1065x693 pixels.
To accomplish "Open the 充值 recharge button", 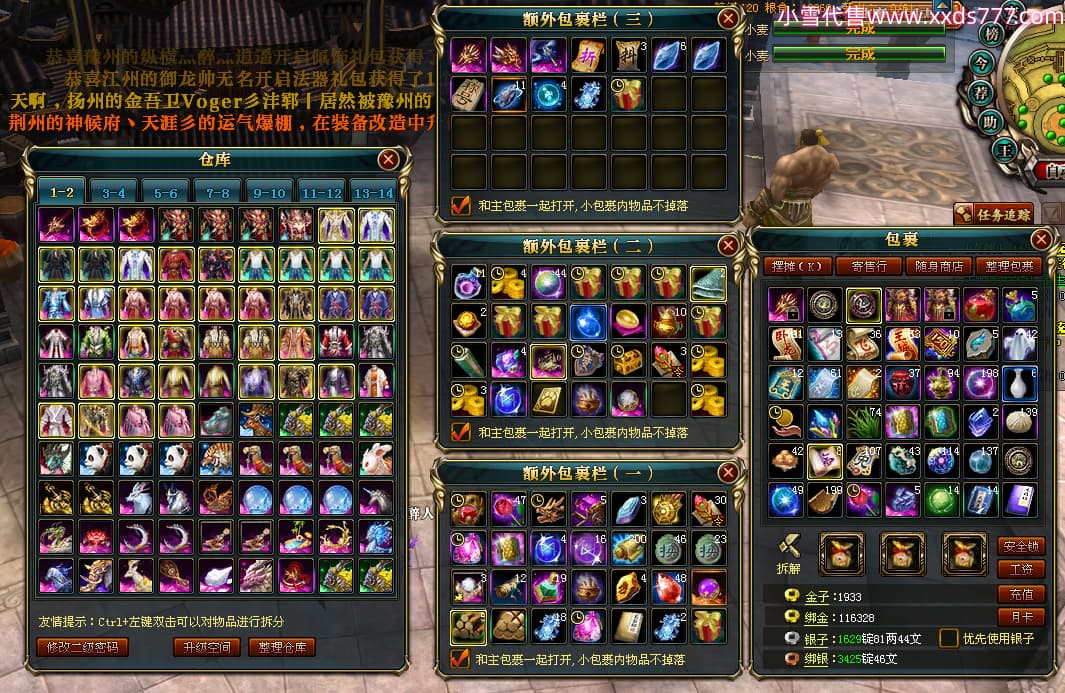I will [1021, 594].
